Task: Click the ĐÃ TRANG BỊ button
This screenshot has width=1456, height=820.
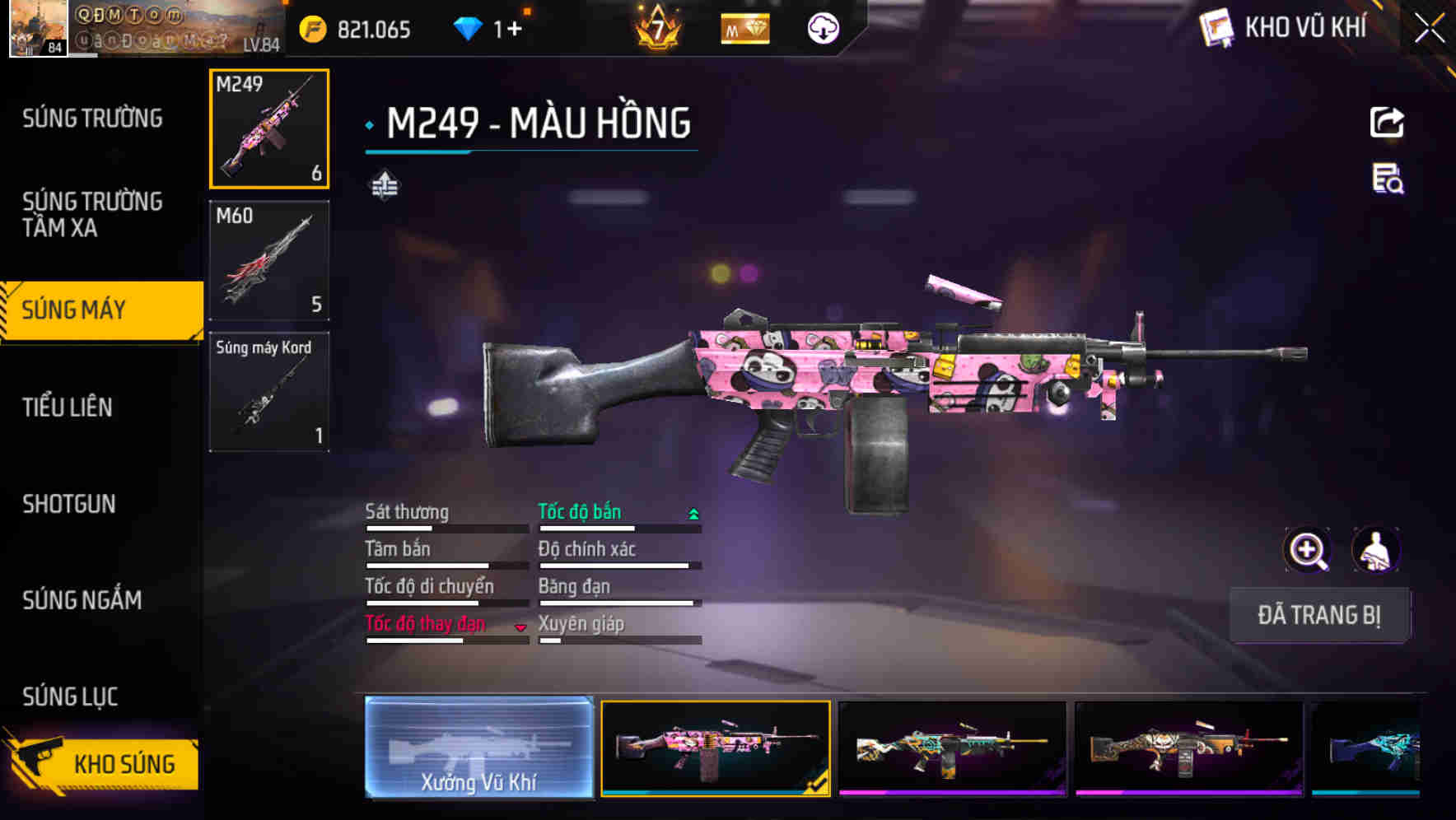Action: (x=1319, y=615)
